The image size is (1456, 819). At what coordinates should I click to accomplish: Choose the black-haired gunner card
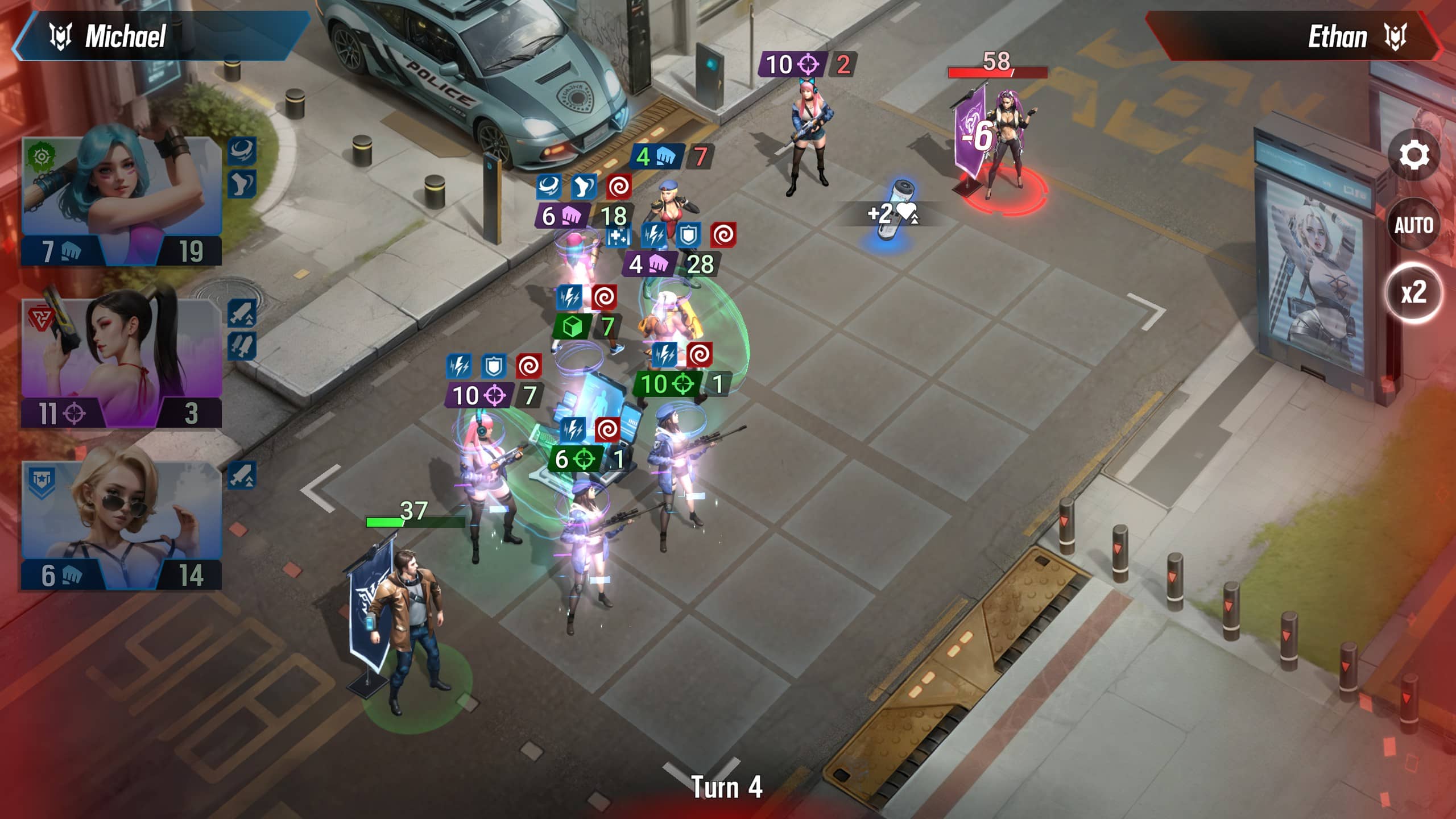point(121,363)
